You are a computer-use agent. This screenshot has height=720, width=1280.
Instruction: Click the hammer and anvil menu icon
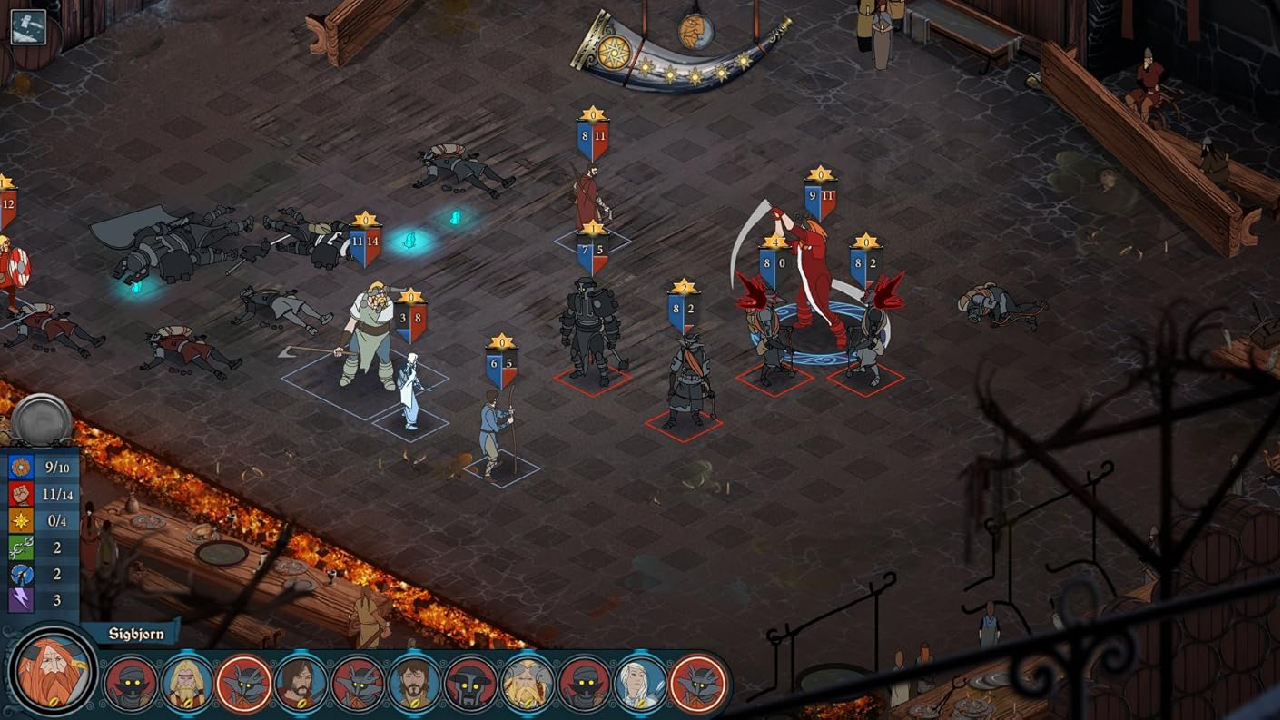click(28, 27)
